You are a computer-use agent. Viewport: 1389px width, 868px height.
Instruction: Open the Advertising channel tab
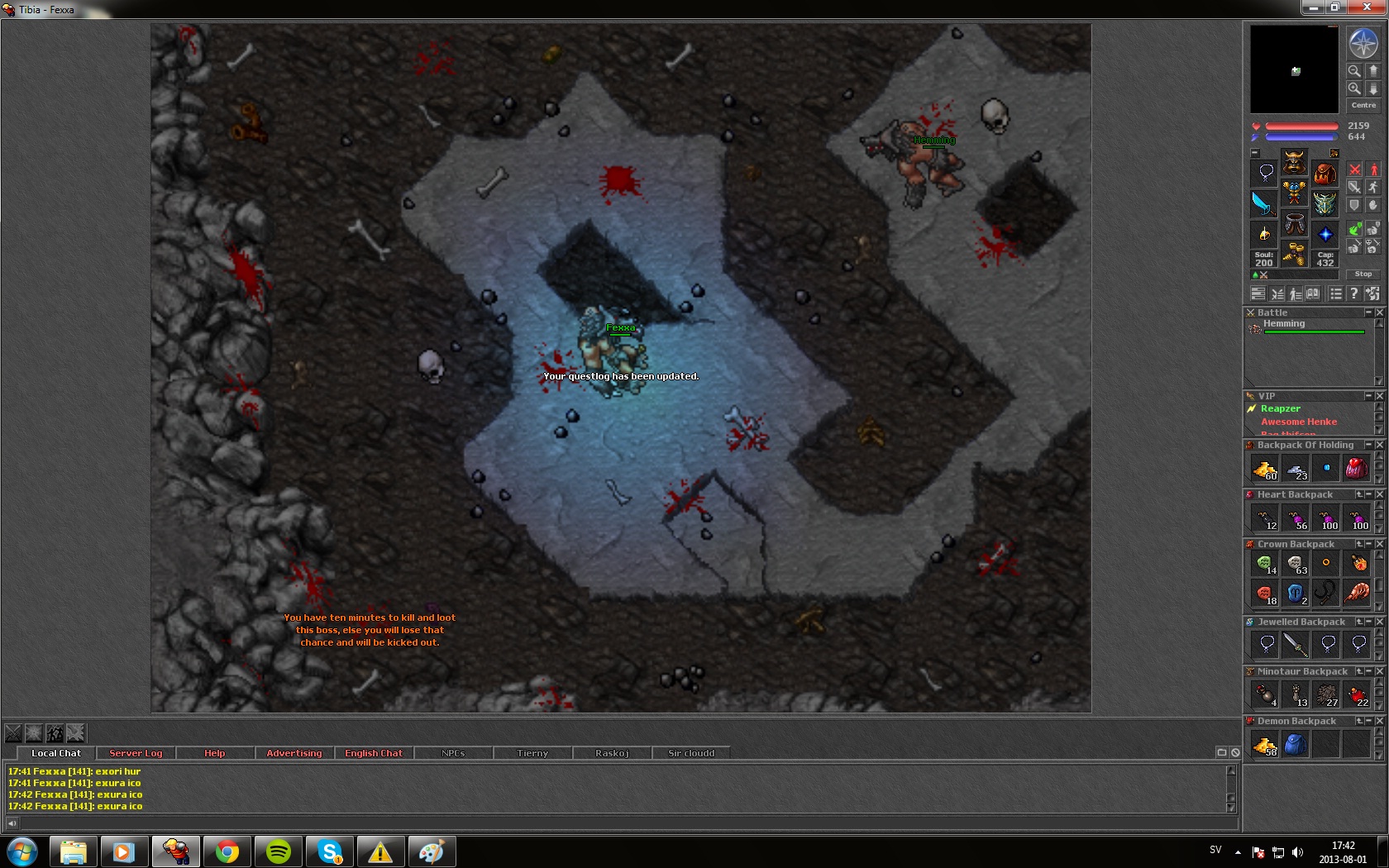coord(294,753)
